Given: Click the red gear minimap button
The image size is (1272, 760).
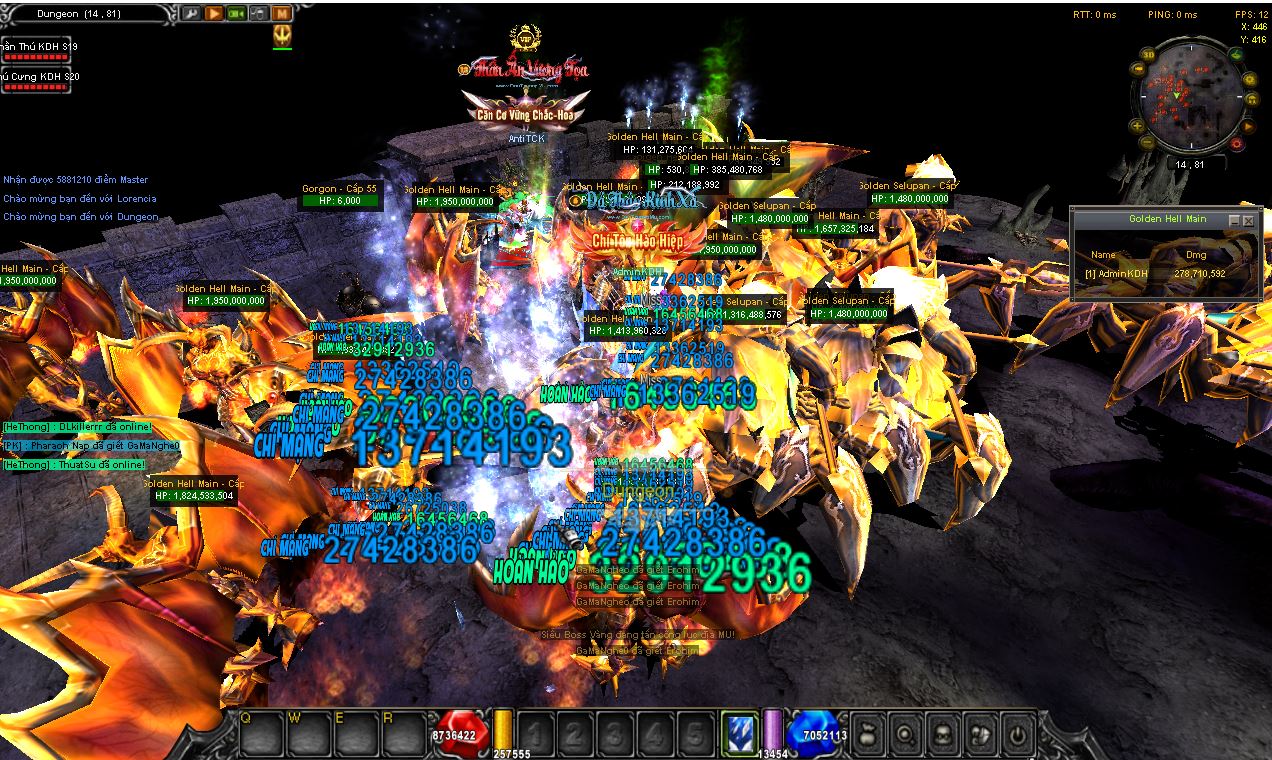Looking at the screenshot, I should tap(1237, 144).
